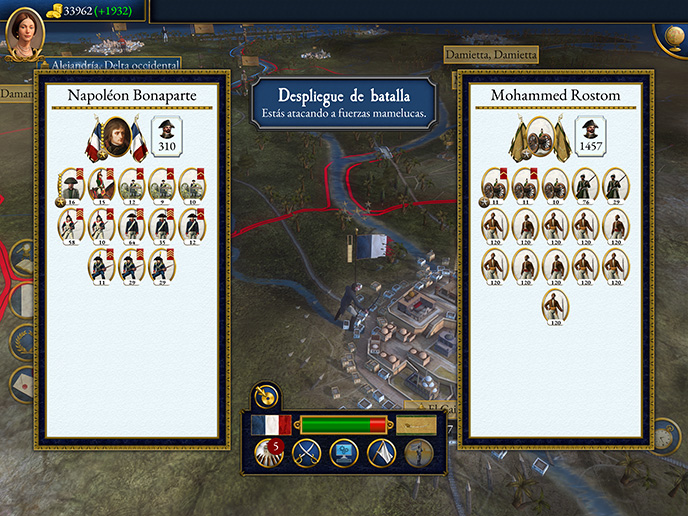This screenshot has height=516, width=688.
Task: Choose the French unit card with 58 men
Action: [x=71, y=225]
